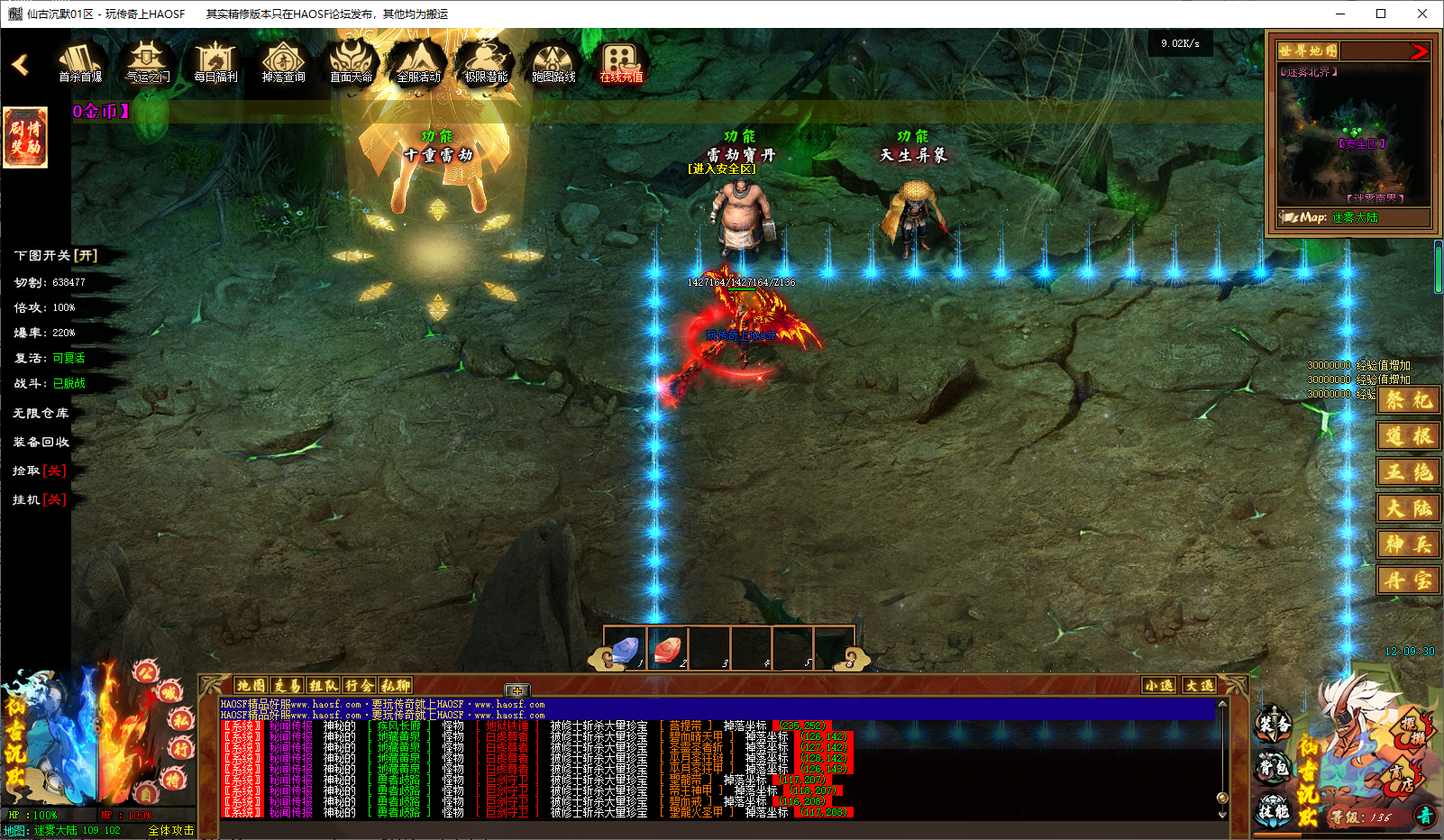
Task: Open 装备回收 equipment recycling
Action: [x=41, y=442]
